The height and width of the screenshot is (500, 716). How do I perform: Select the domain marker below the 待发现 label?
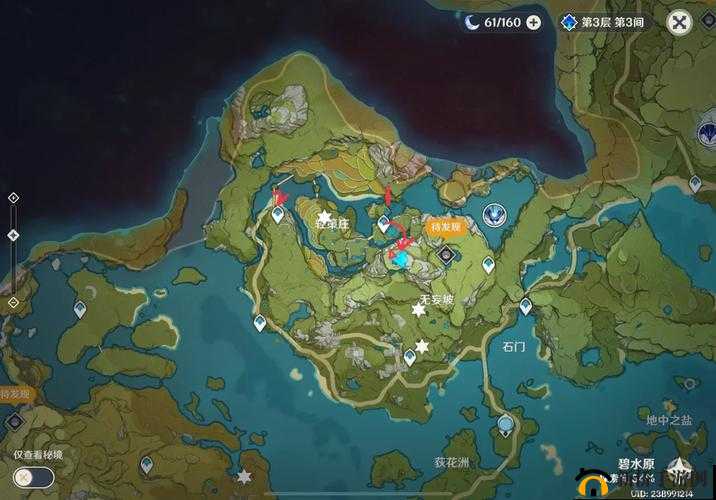tap(446, 256)
